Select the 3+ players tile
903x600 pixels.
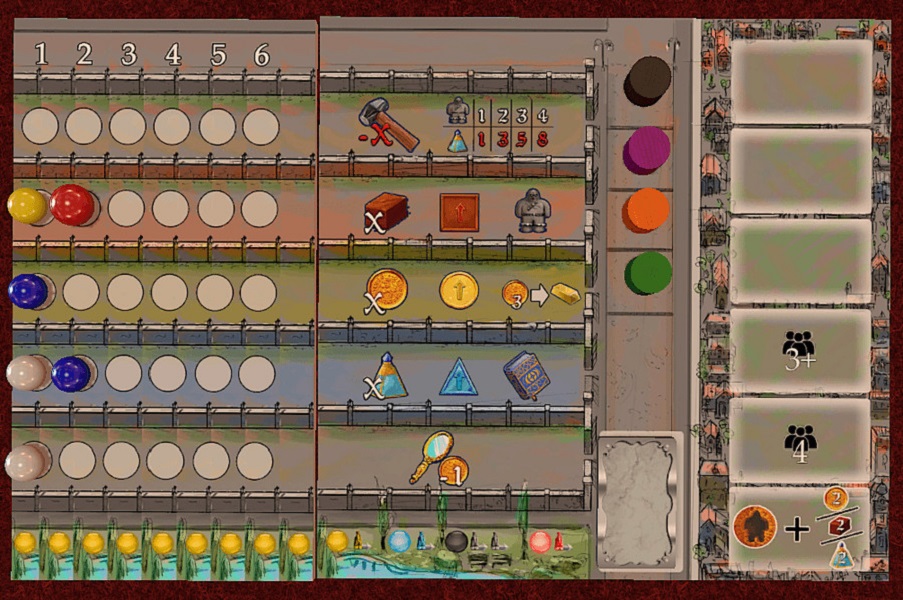coord(800,352)
